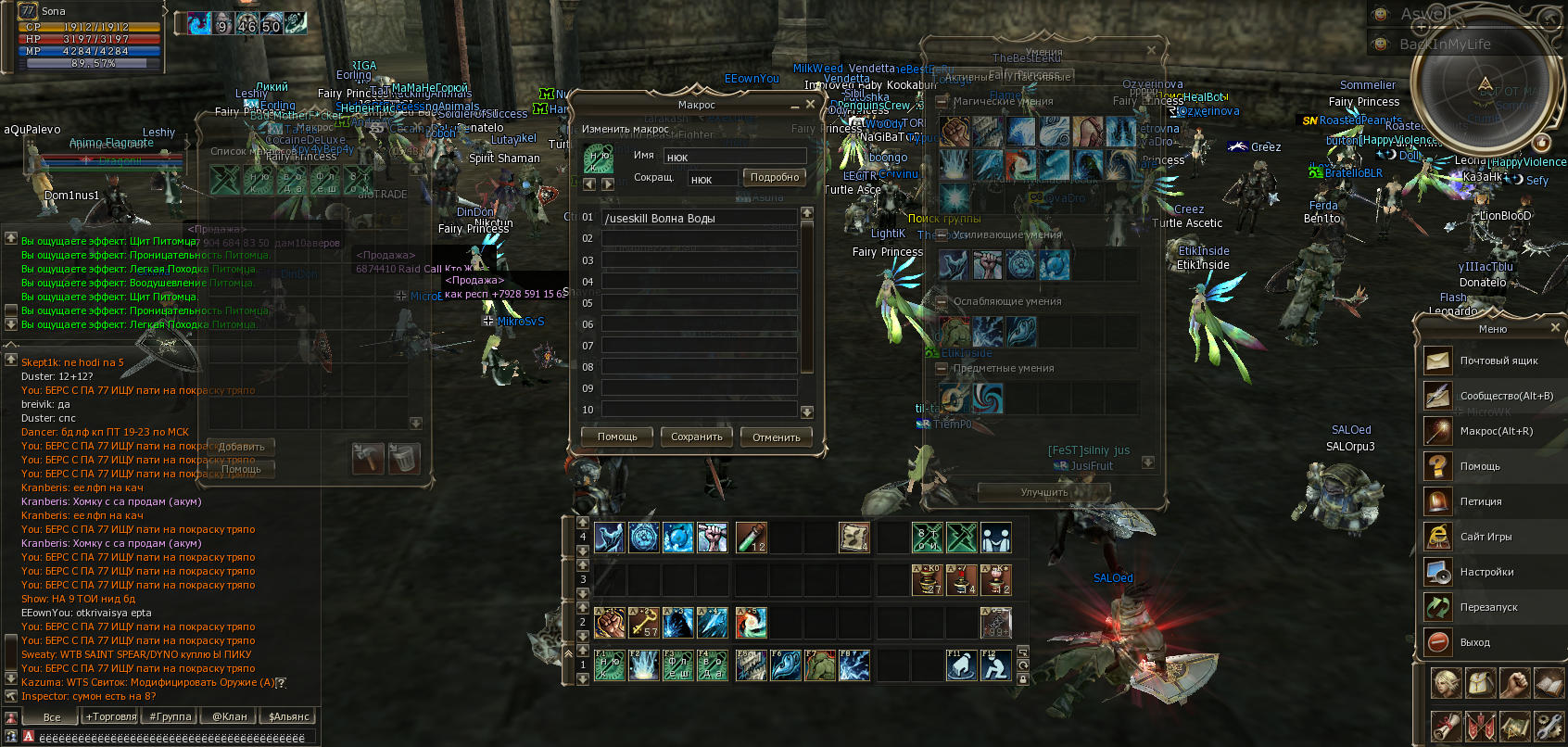The height and width of the screenshot is (747, 1568).
Task: Close the Макрос window
Action: point(810,105)
